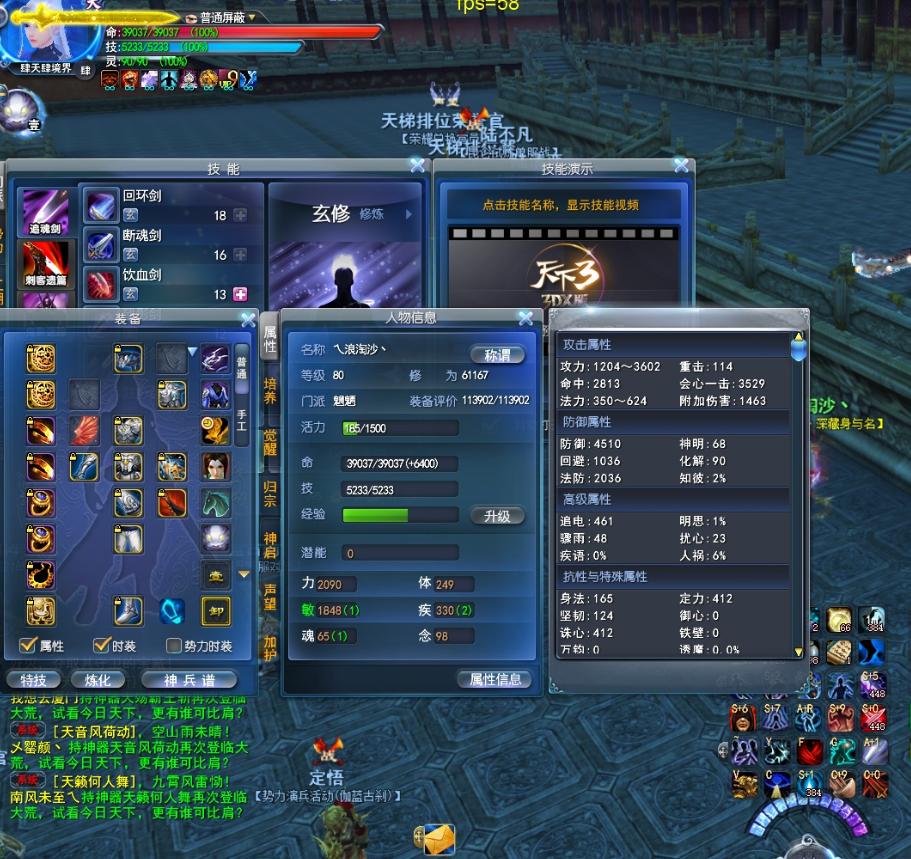This screenshot has width=911, height=859.
Task: Click the 炼化 refine button
Action: click(x=97, y=680)
